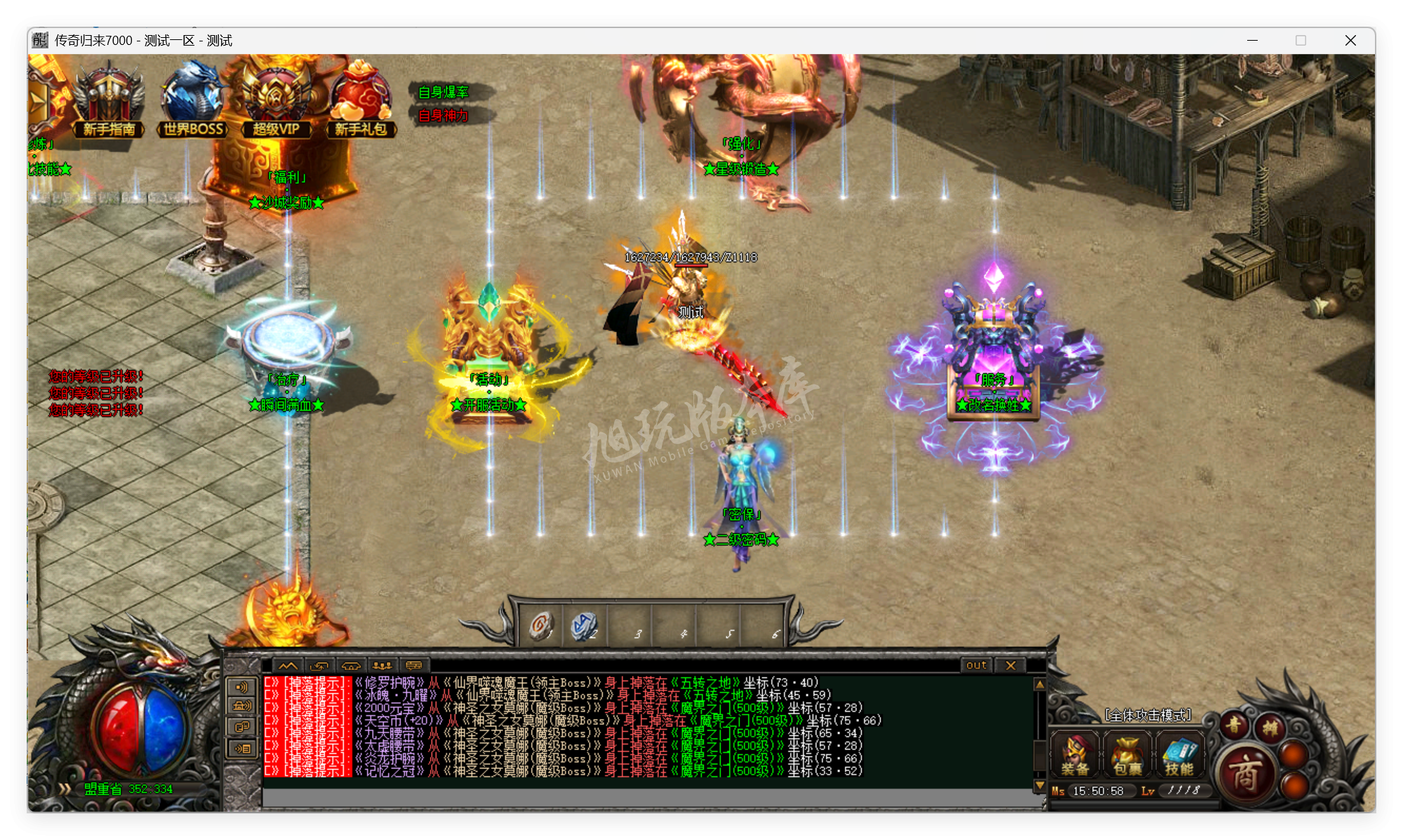This screenshot has height=840, width=1403.
Task: Click the 《修罗护腕》 item drop link
Action: pos(388,681)
